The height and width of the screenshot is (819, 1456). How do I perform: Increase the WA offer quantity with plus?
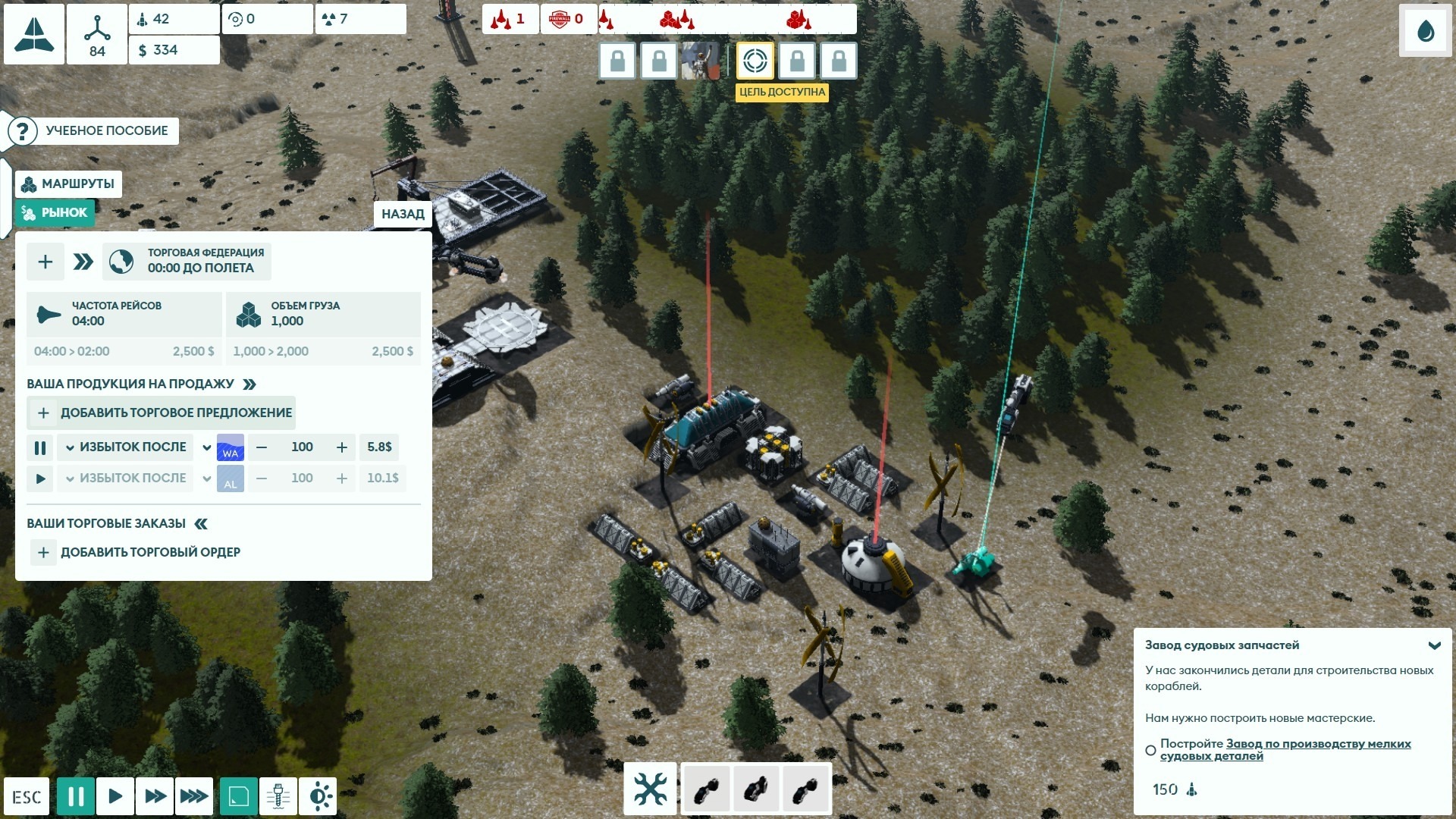(x=342, y=447)
